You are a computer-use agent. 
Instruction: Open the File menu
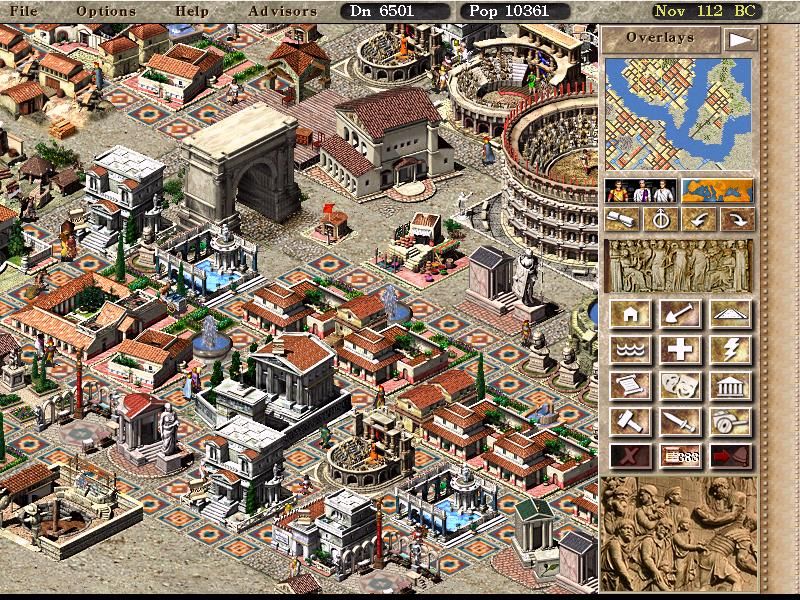[23, 11]
